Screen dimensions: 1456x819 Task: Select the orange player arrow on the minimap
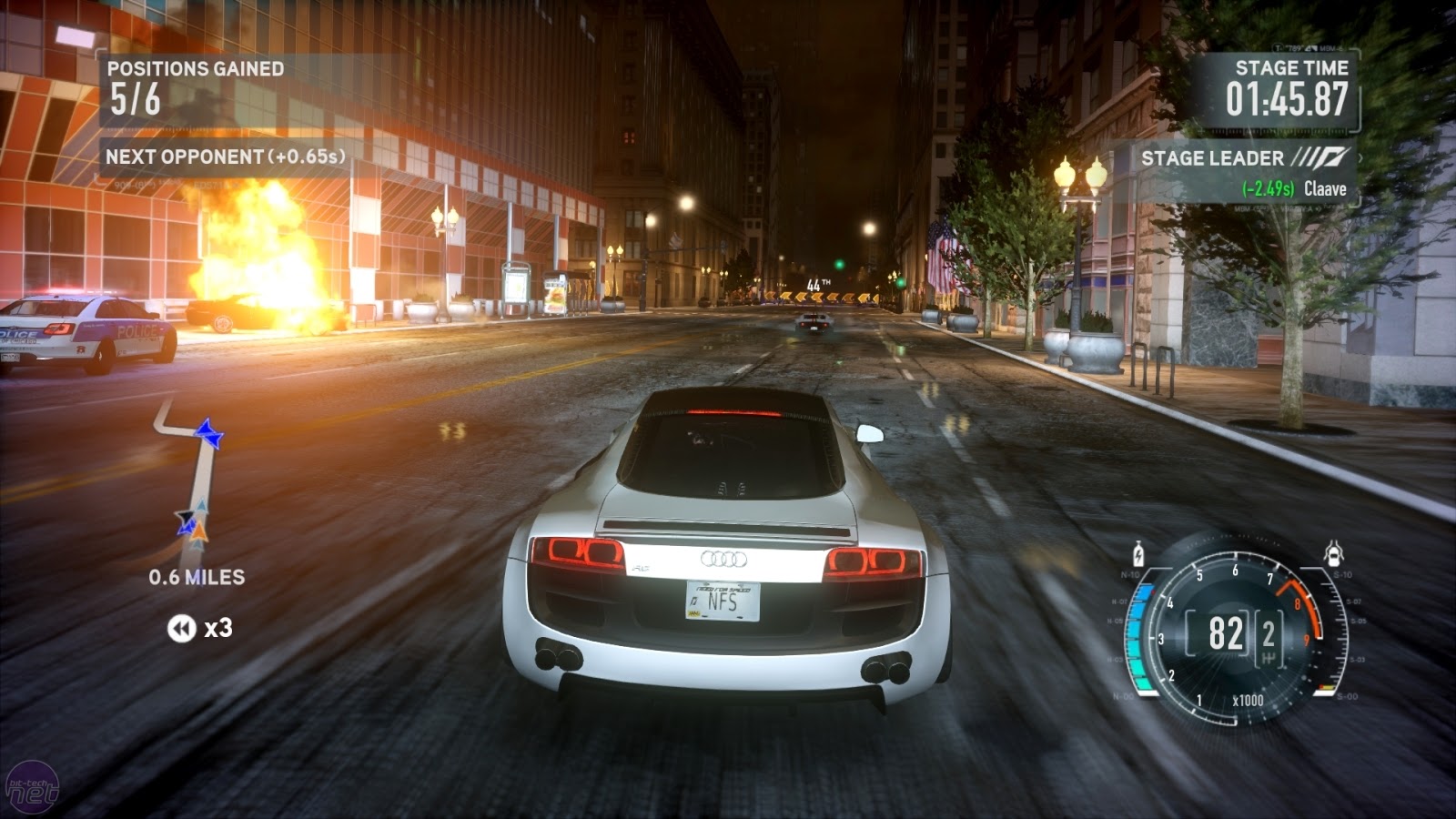coord(200,532)
